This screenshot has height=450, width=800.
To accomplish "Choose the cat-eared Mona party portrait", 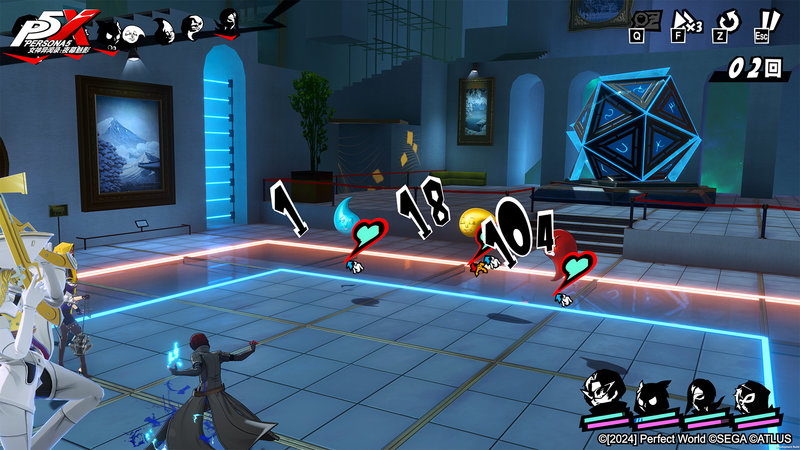I will click(653, 393).
